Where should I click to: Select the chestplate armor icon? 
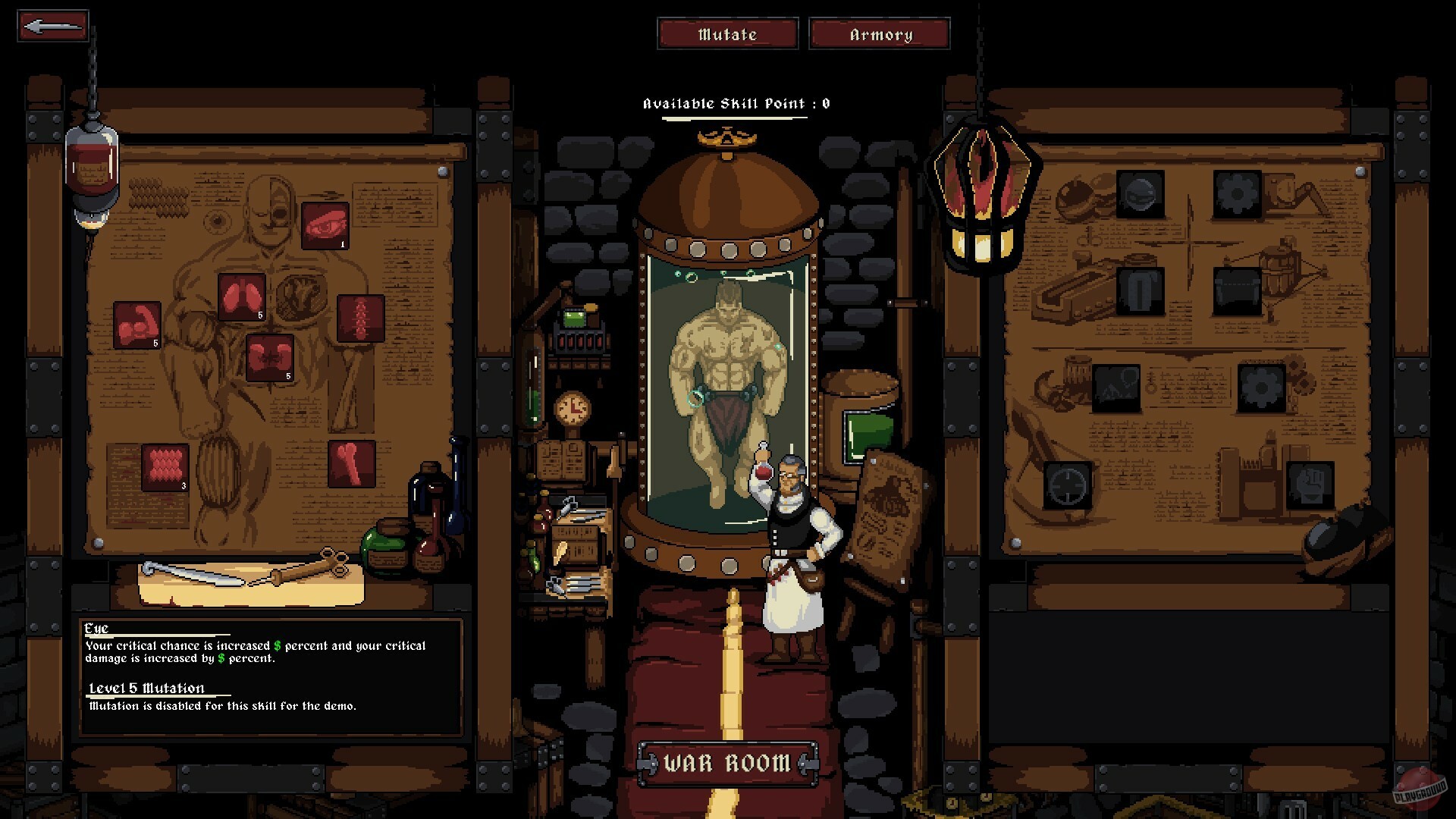click(1141, 290)
